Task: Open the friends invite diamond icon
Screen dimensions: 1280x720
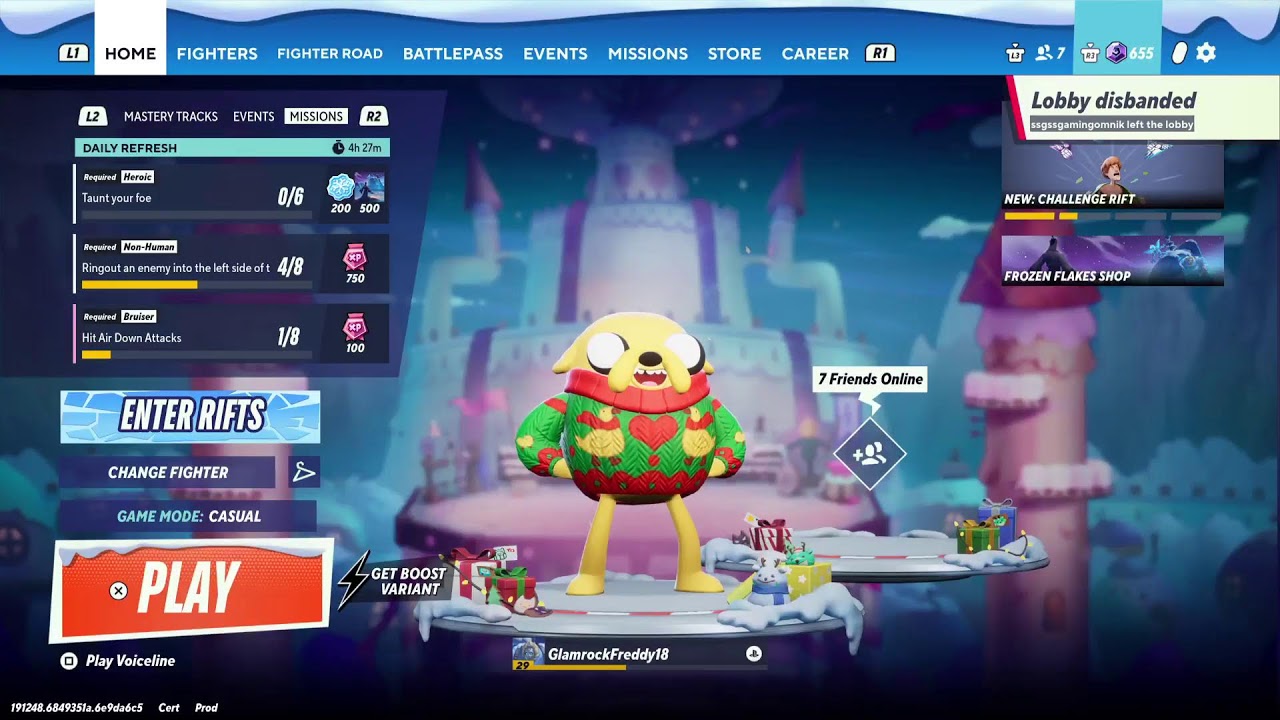Action: tap(870, 455)
